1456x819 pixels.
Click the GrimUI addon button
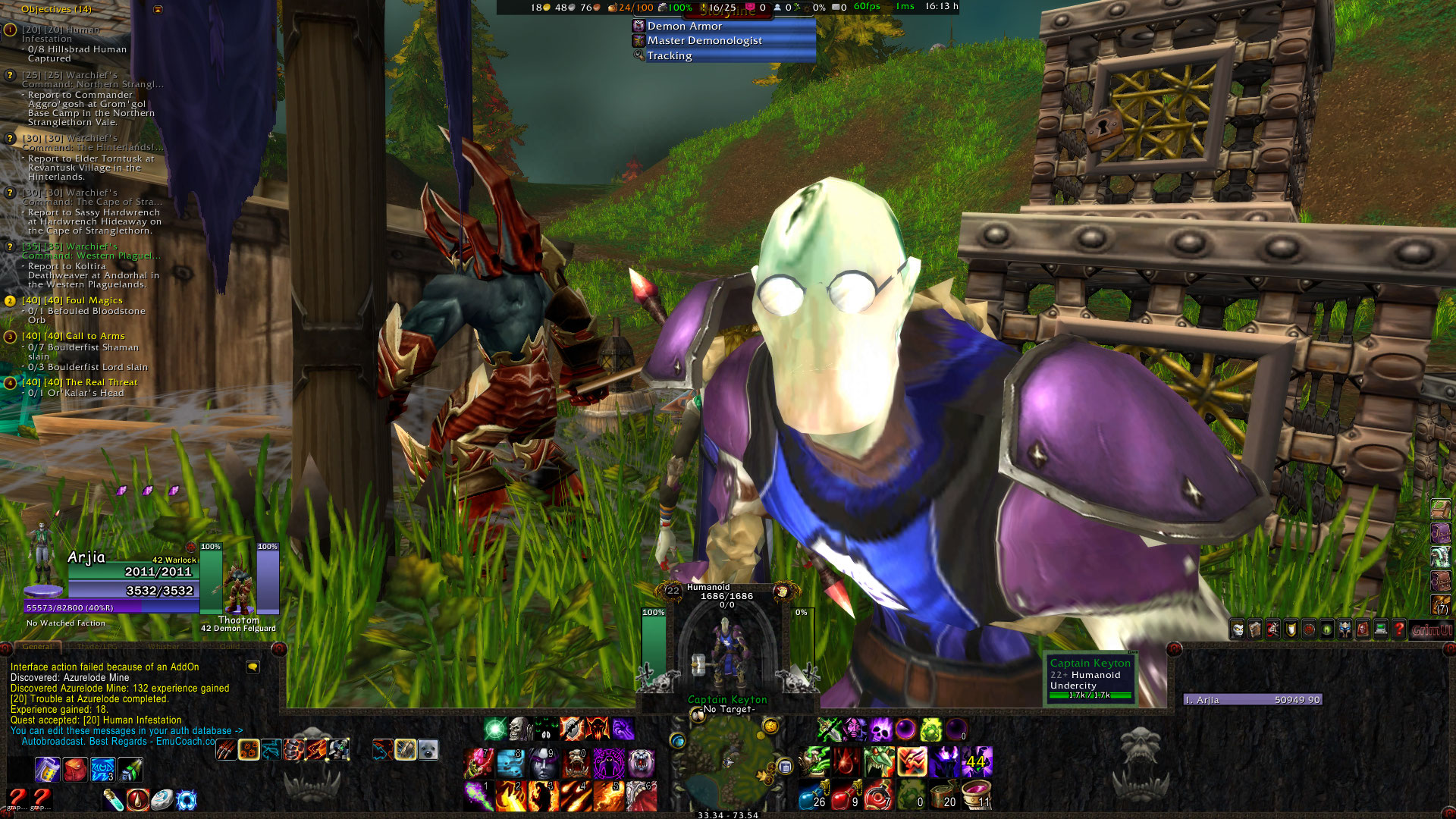click(1431, 629)
